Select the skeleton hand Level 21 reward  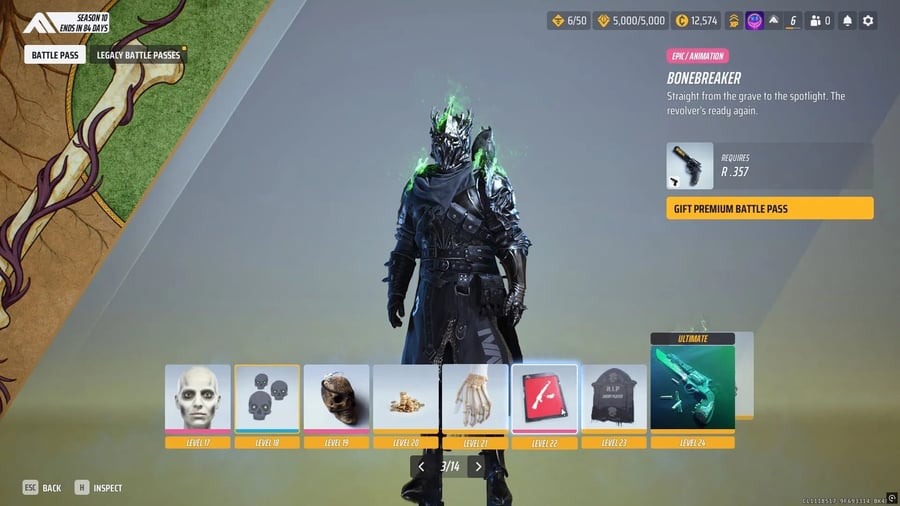click(475, 399)
